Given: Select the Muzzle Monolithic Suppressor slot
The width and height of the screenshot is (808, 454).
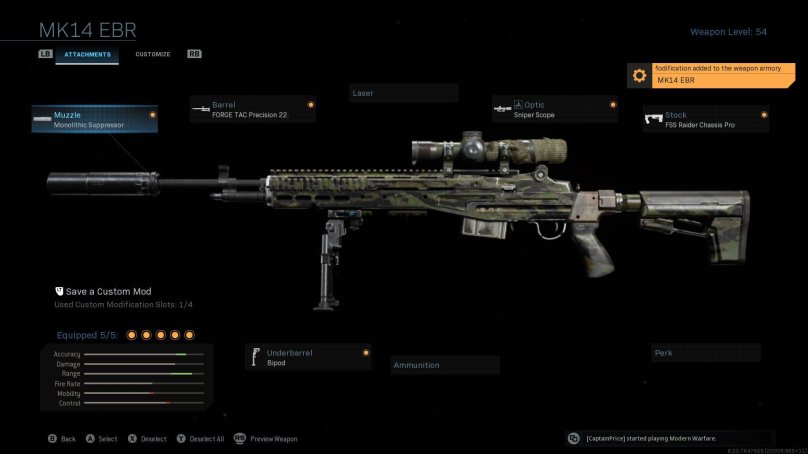Looking at the screenshot, I should 95,120.
